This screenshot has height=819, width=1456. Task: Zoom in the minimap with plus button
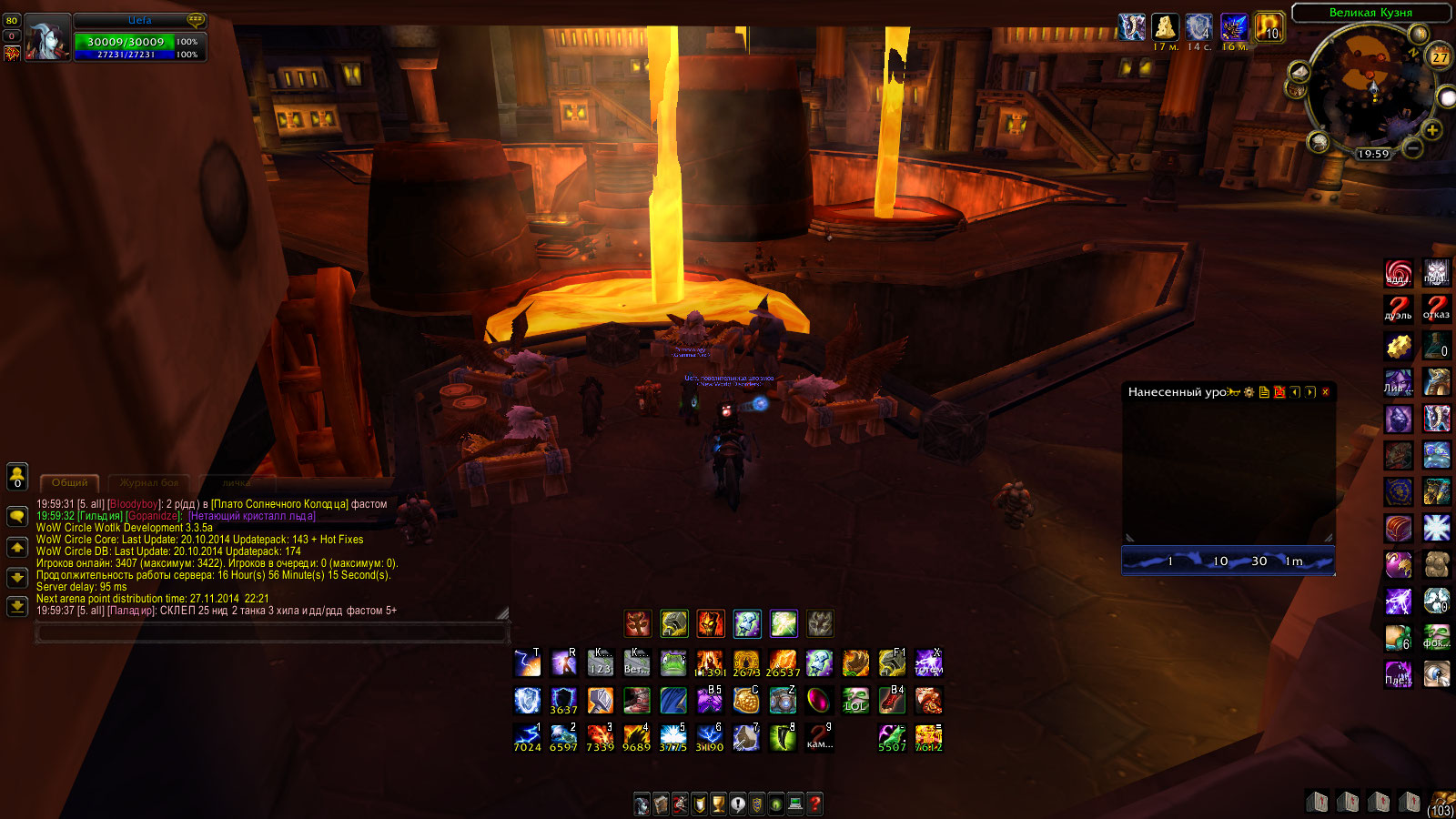(x=1432, y=130)
